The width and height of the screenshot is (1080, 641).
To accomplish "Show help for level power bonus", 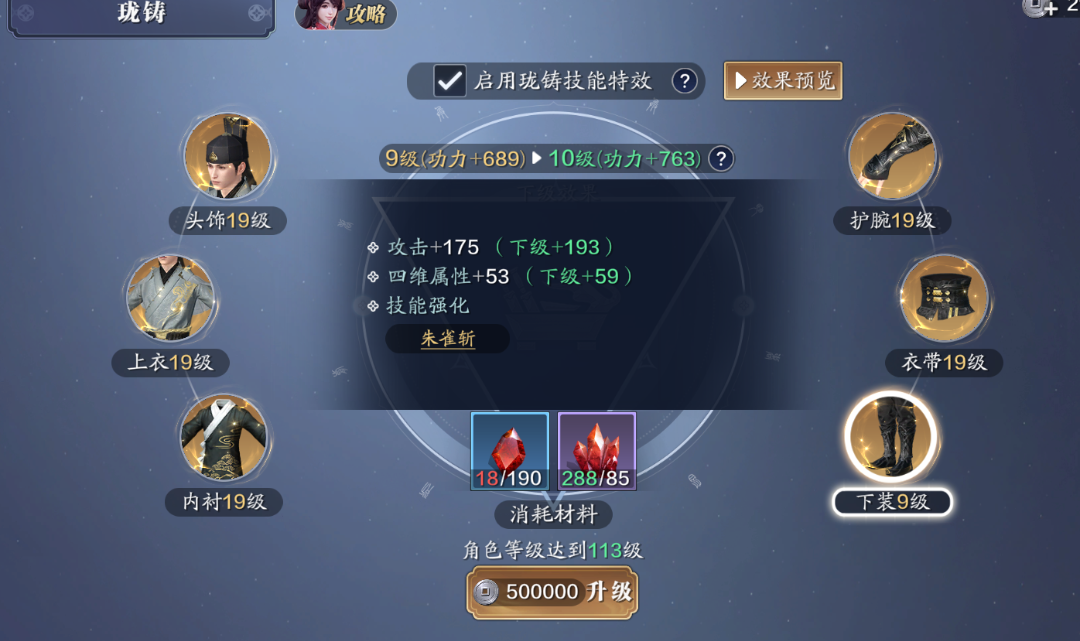I will click(x=720, y=158).
